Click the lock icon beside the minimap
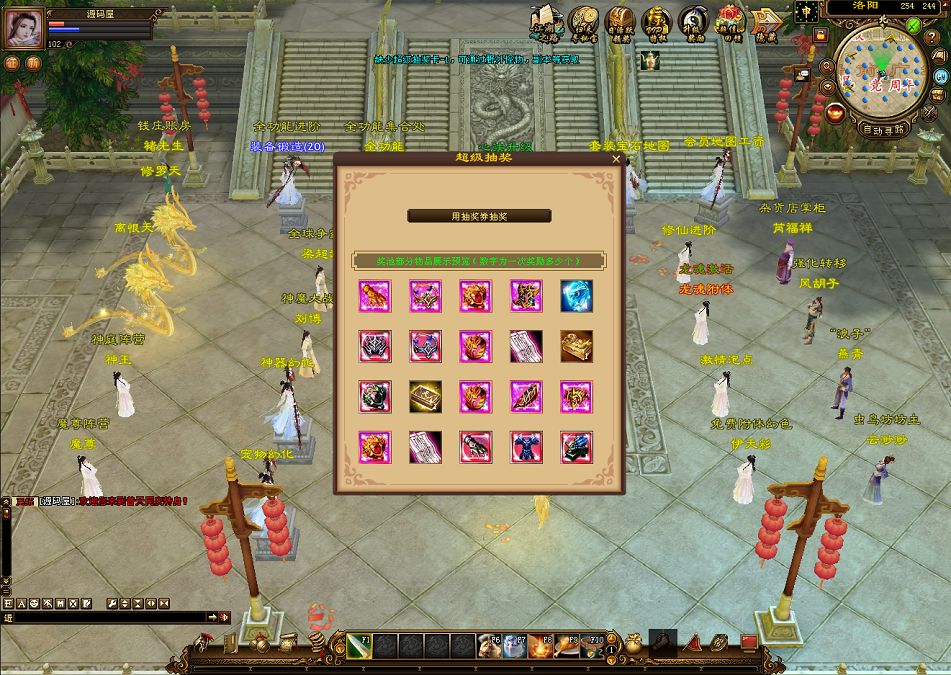Image resolution: width=951 pixels, height=675 pixels. click(820, 35)
